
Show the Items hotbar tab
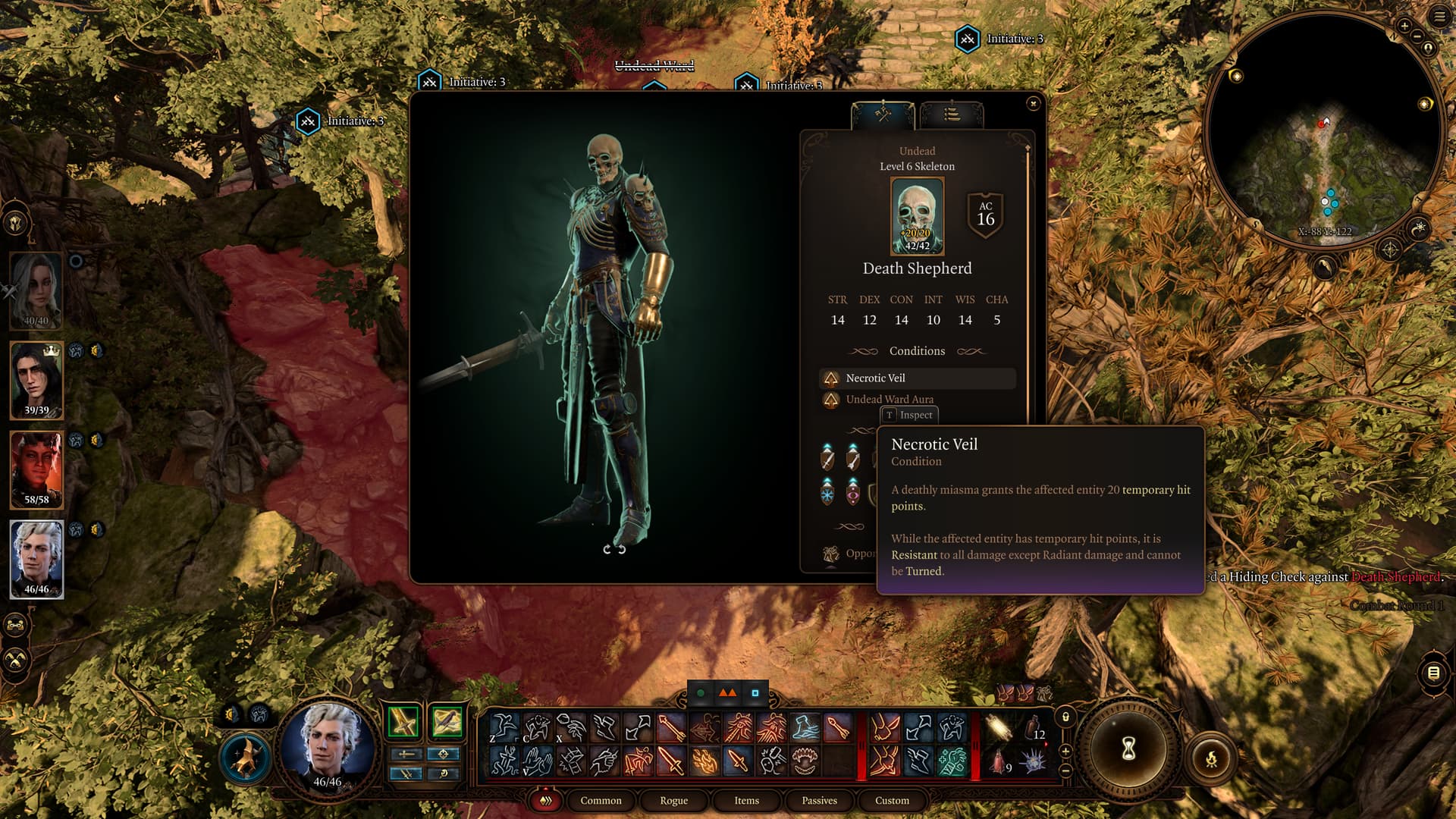[746, 800]
